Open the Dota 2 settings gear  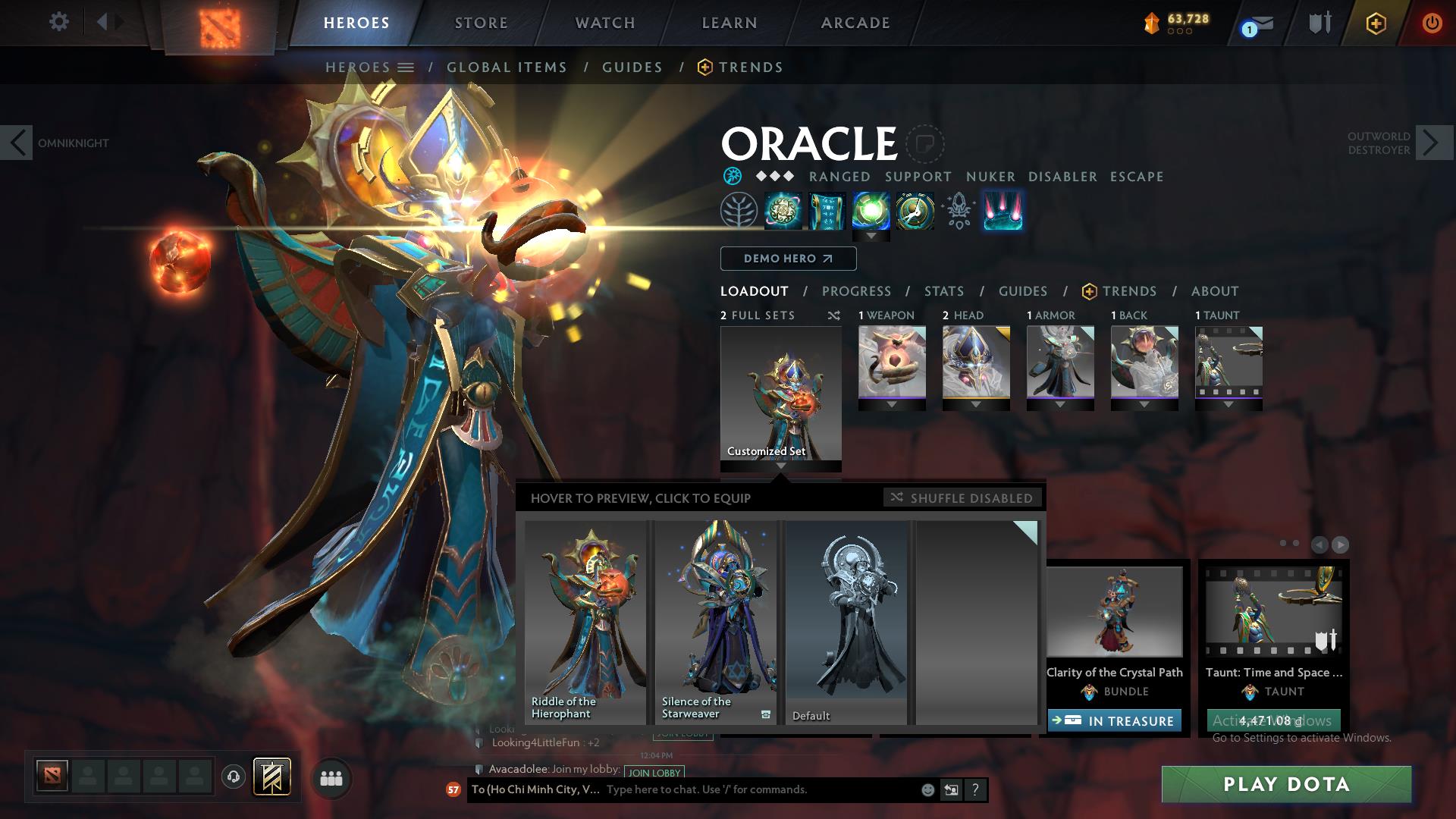[x=59, y=21]
